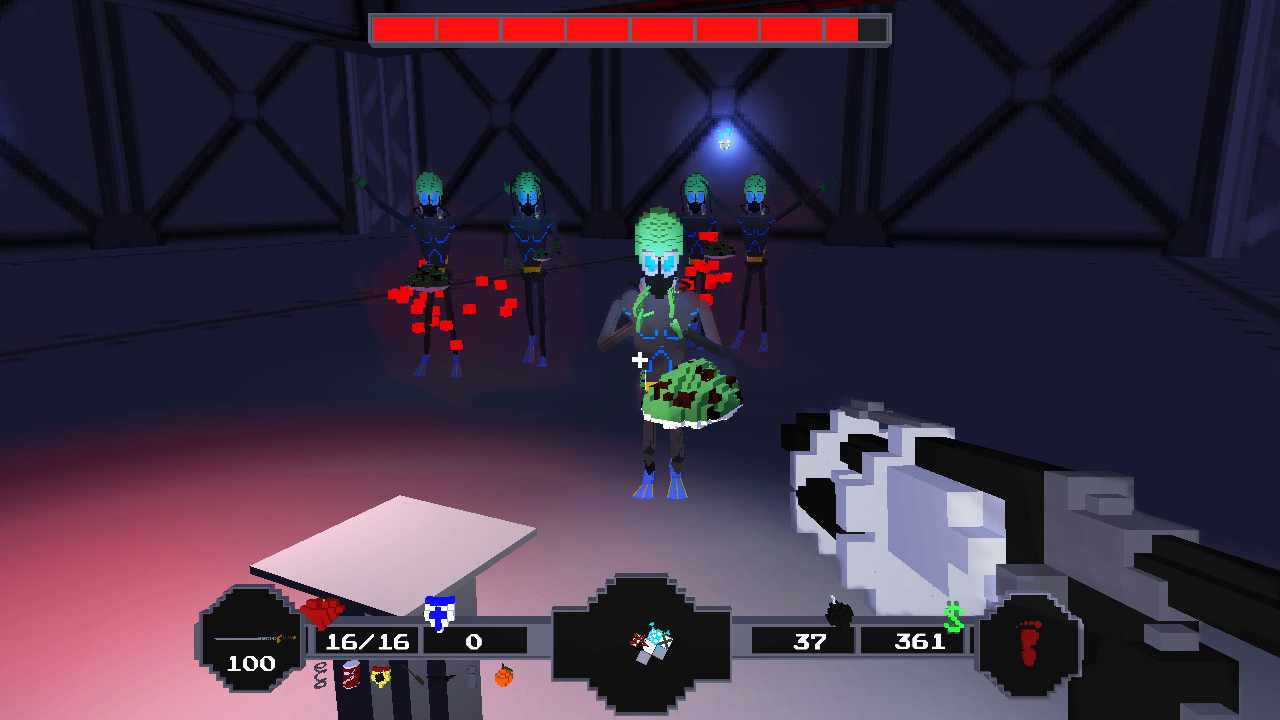Screen dimensions: 1280x720
Task: Select the orange fruit inventory item
Action: (x=505, y=678)
